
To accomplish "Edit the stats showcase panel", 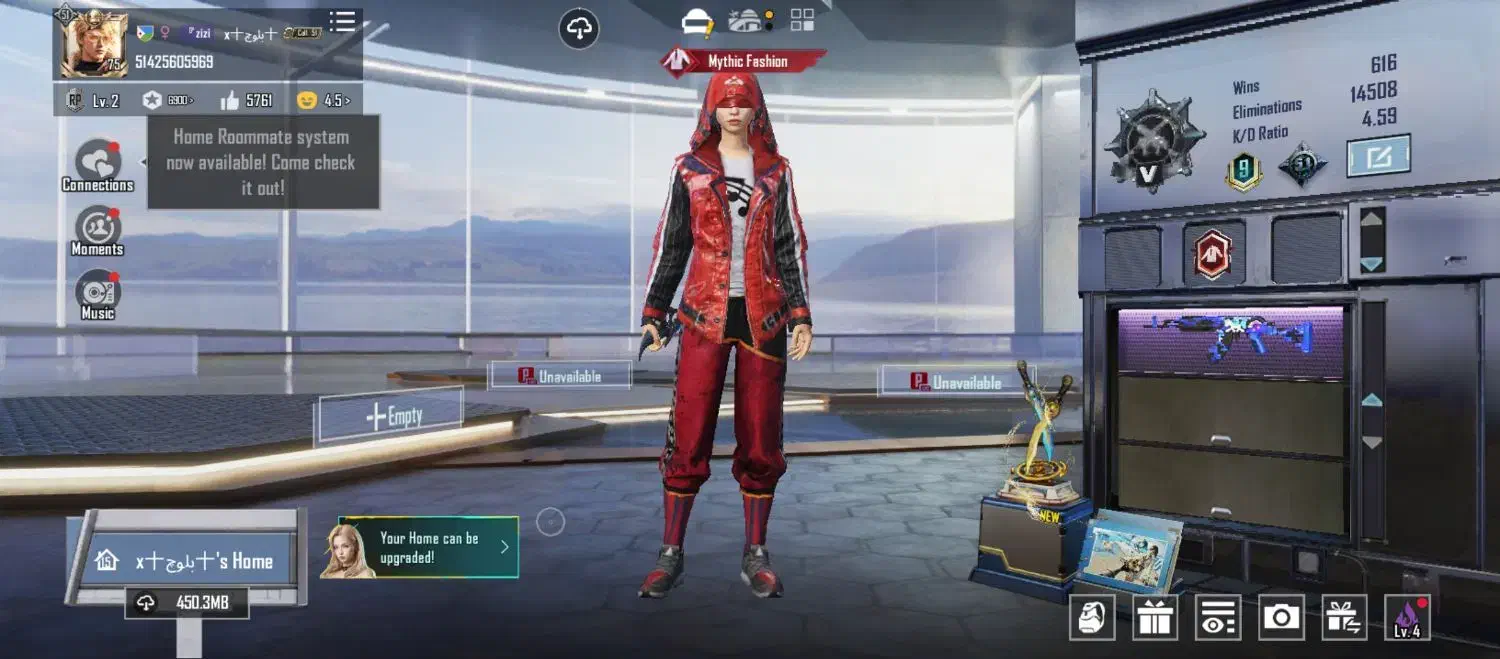I will [x=1377, y=156].
